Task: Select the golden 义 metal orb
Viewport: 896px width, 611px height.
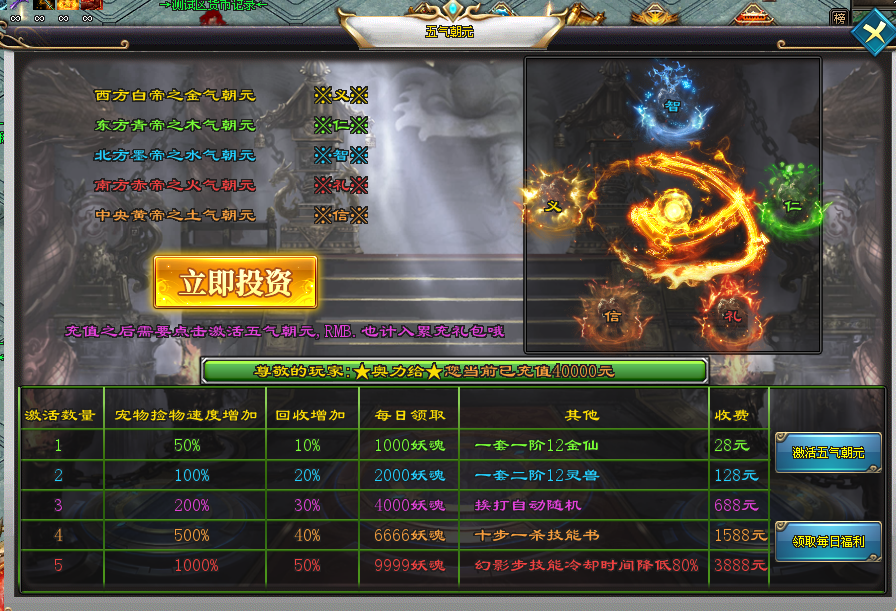Action: tap(551, 206)
